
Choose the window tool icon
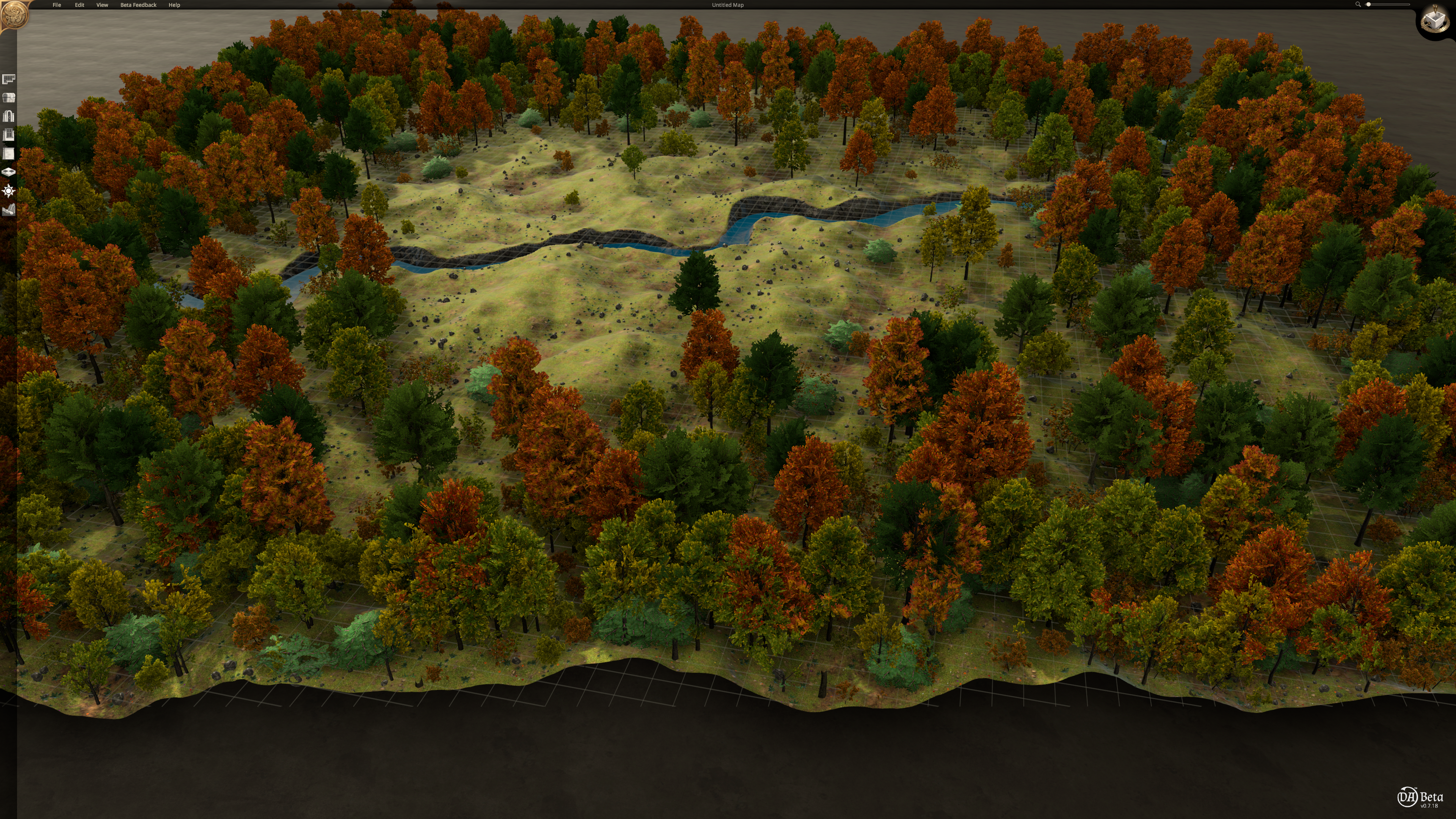click(x=8, y=135)
